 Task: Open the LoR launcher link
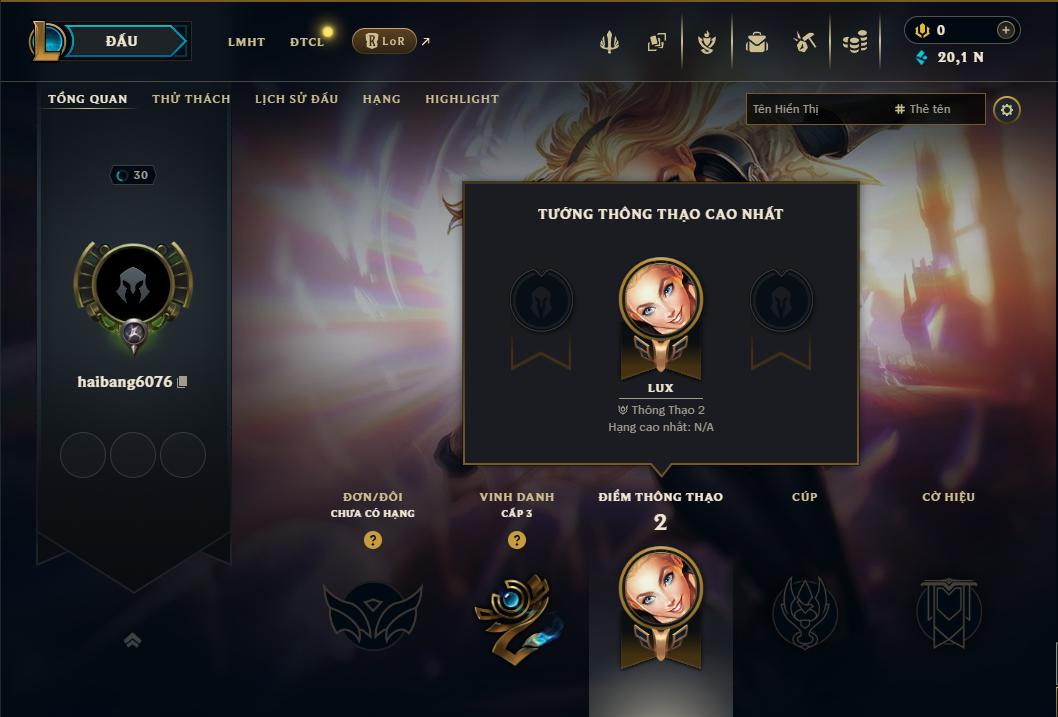coord(385,41)
